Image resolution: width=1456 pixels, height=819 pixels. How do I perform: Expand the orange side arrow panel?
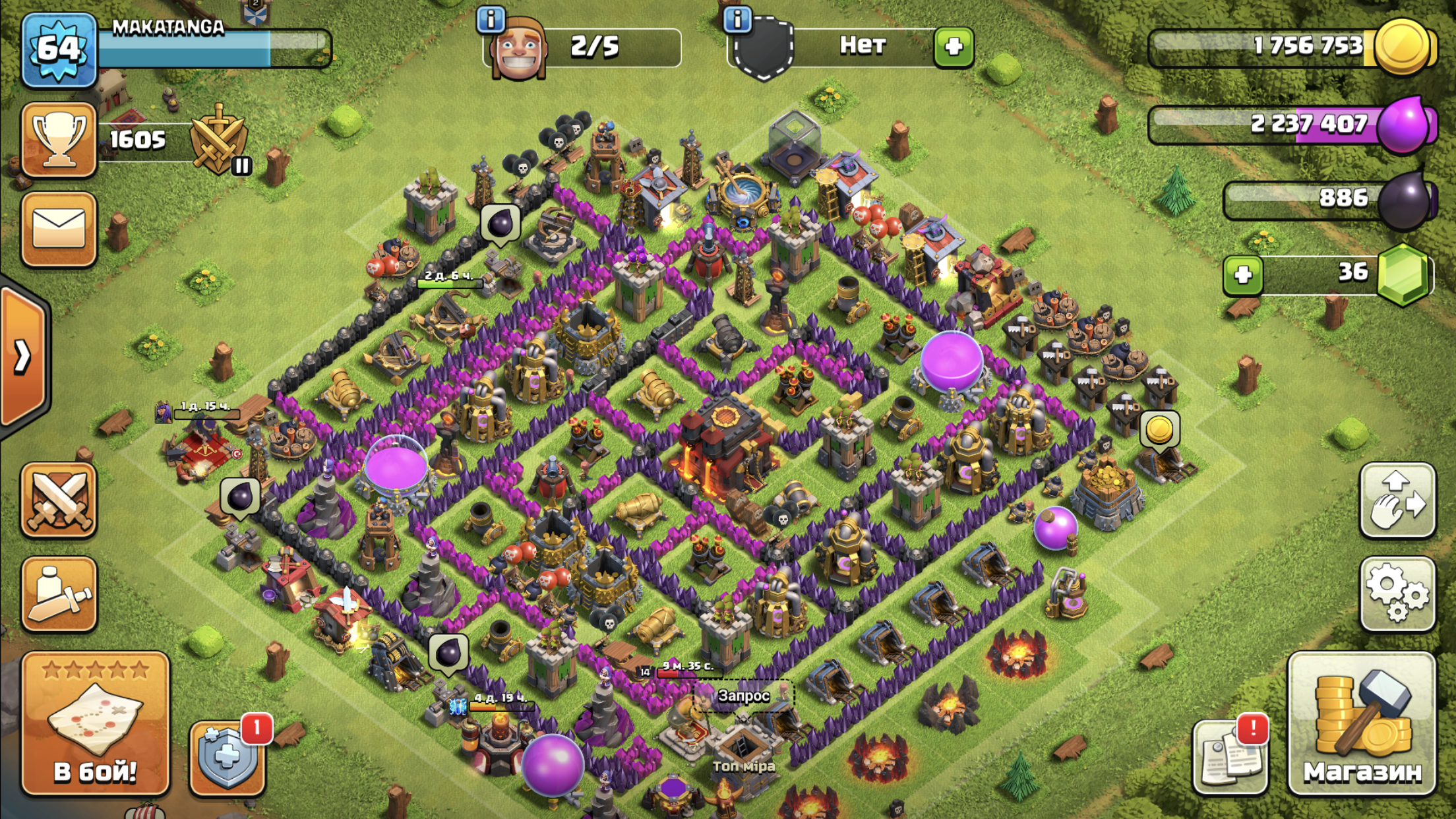coord(24,356)
